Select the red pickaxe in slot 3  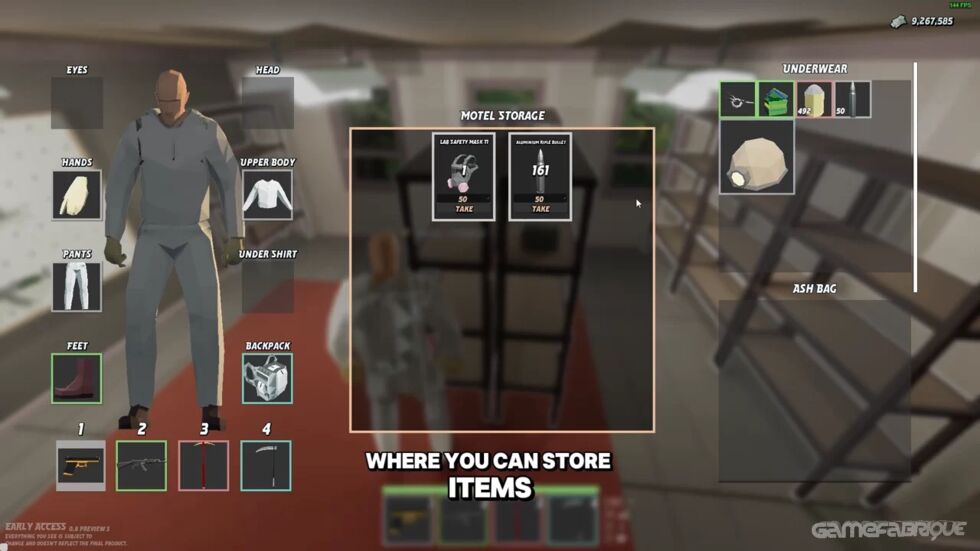click(x=204, y=466)
